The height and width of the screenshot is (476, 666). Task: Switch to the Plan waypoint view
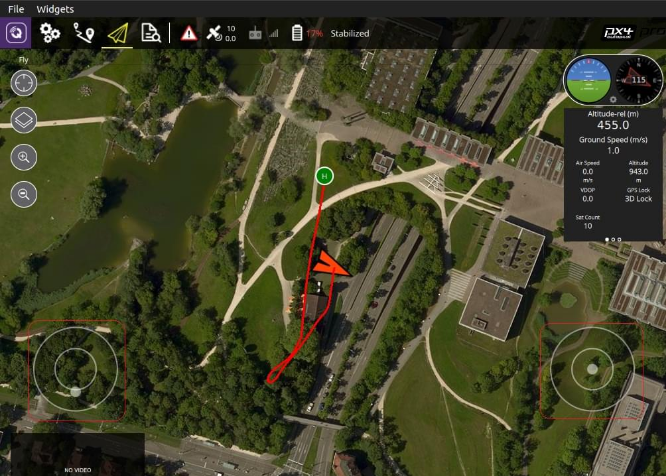84,33
